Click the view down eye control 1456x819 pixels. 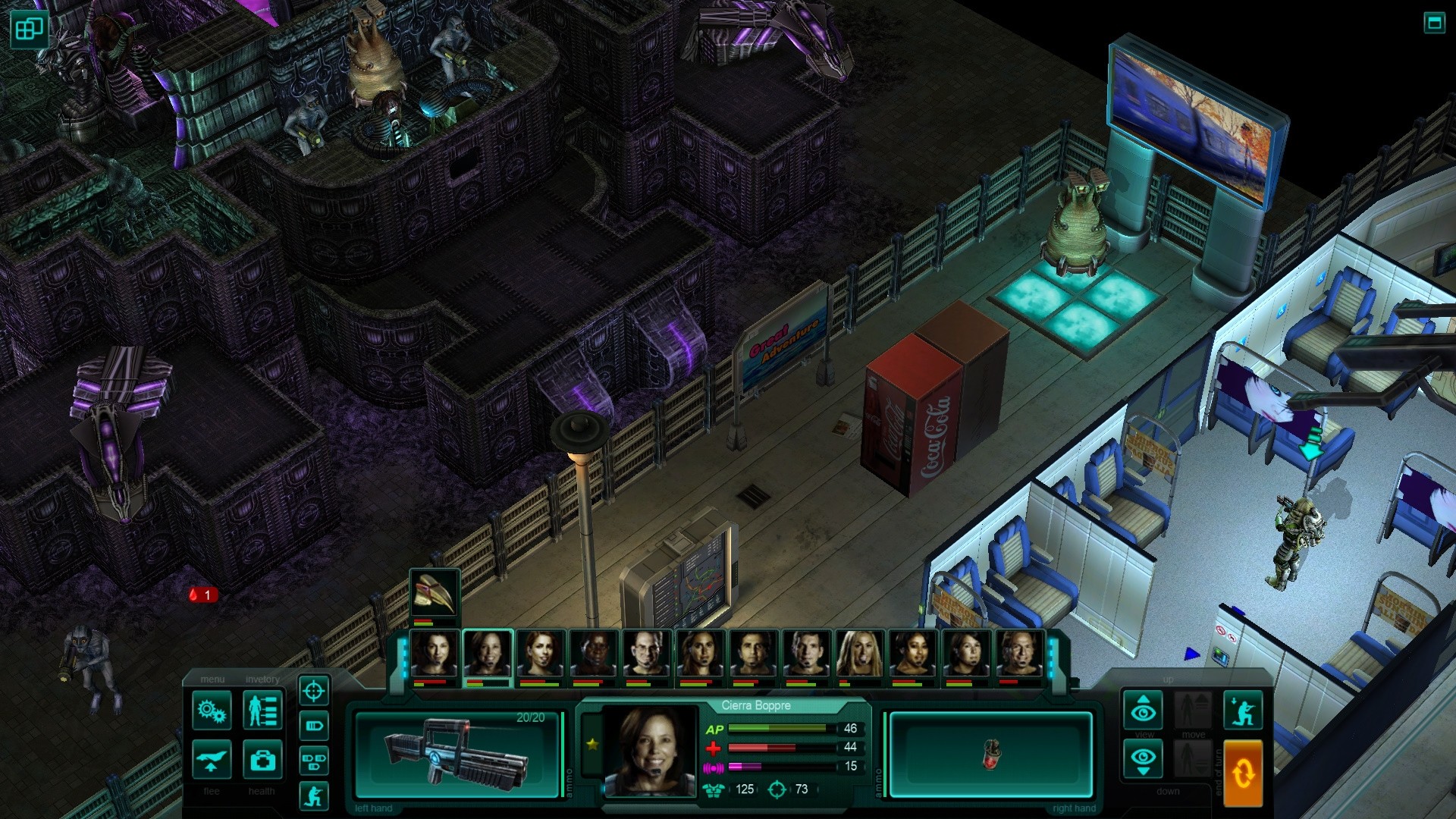point(1142,758)
